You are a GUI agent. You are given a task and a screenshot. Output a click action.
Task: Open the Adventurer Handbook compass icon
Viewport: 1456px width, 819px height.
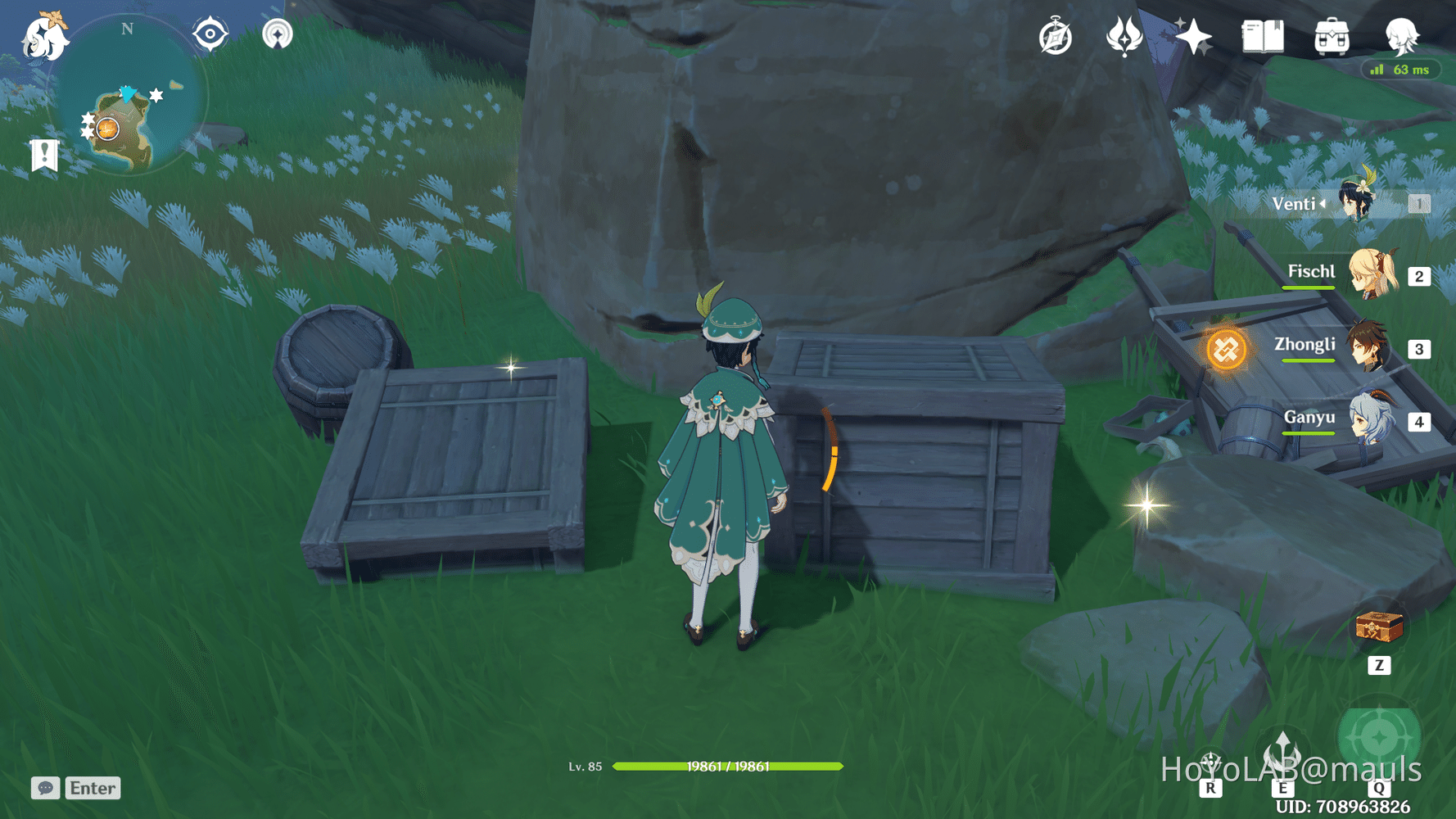[1056, 34]
